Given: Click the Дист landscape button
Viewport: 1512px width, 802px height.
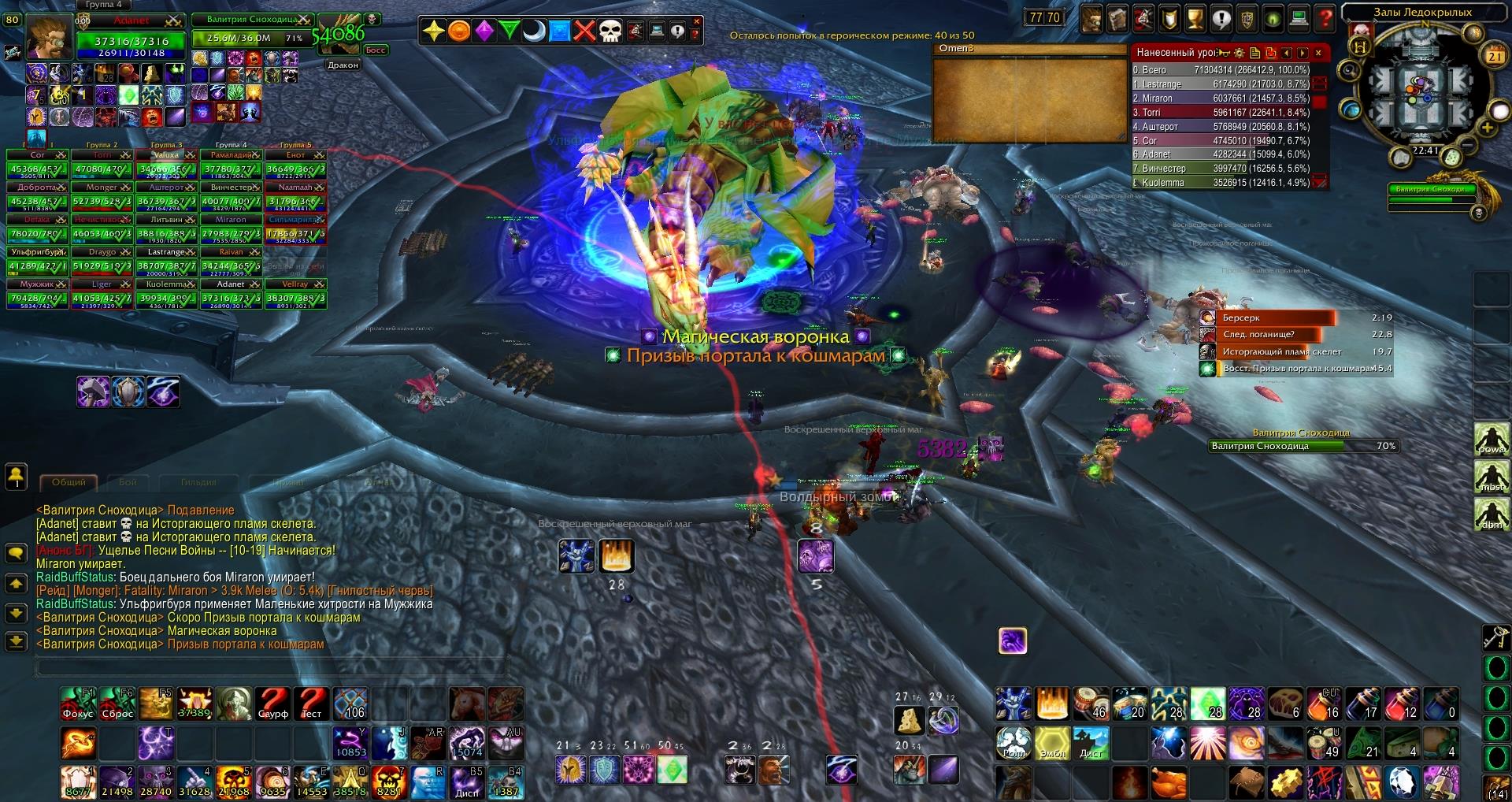Looking at the screenshot, I should click(x=1091, y=743).
